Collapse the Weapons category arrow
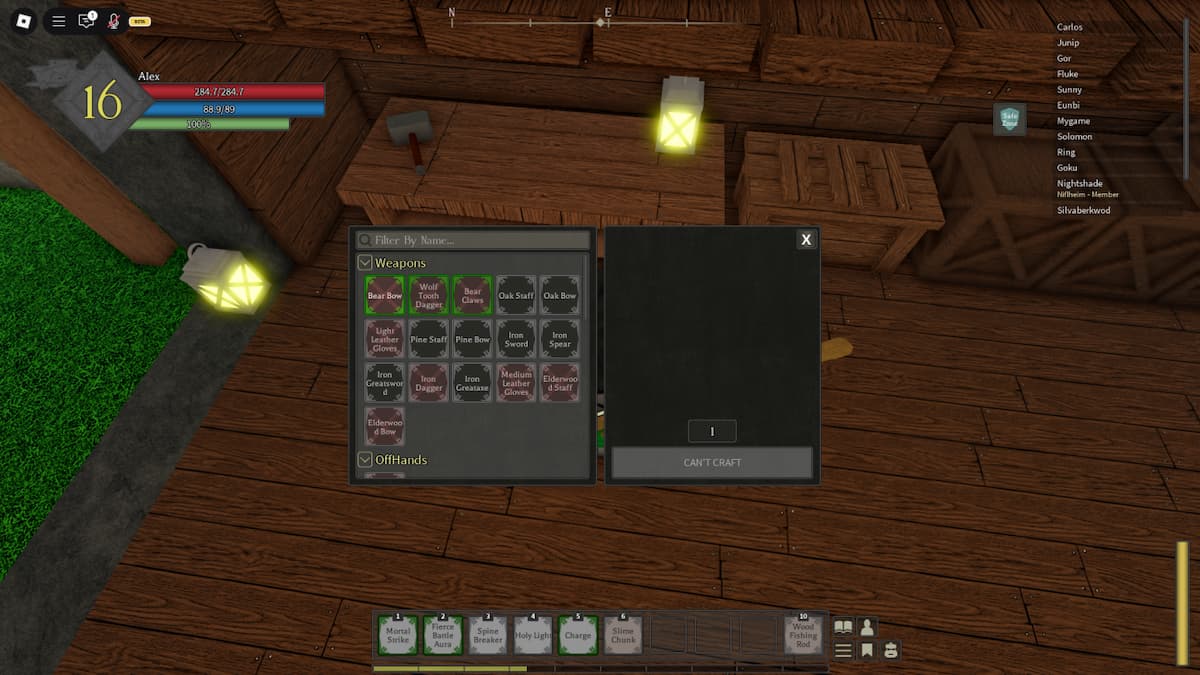The height and width of the screenshot is (675, 1200). tap(365, 263)
